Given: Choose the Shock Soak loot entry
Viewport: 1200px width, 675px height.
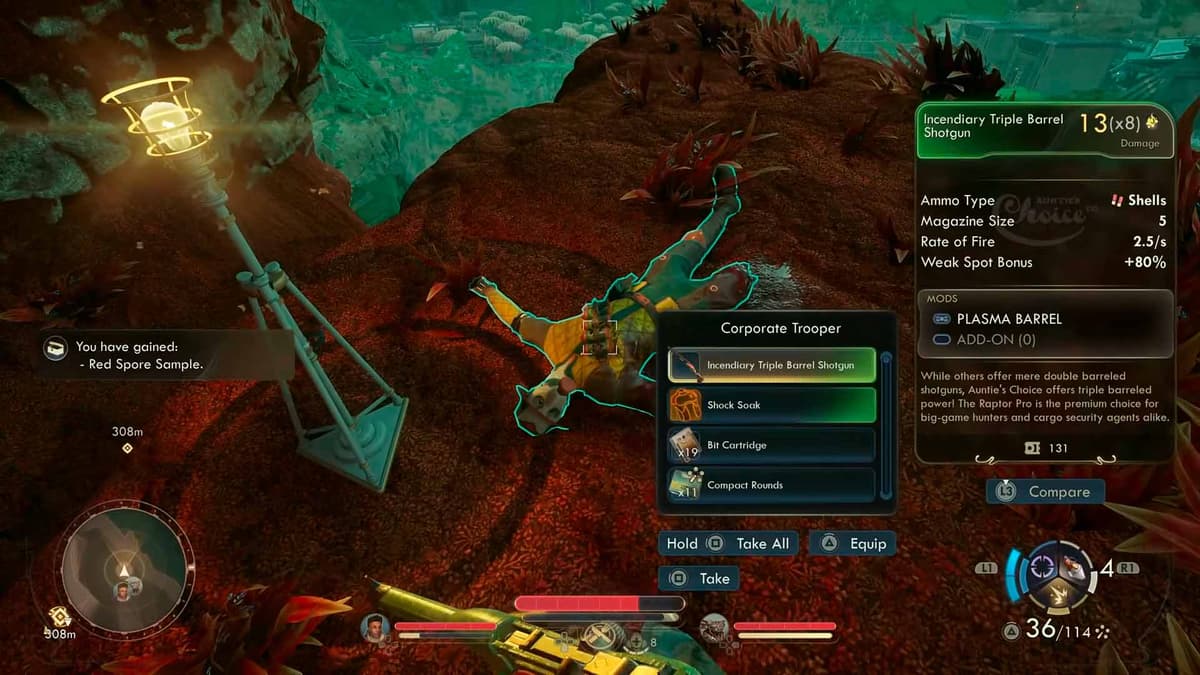Looking at the screenshot, I should tap(771, 405).
